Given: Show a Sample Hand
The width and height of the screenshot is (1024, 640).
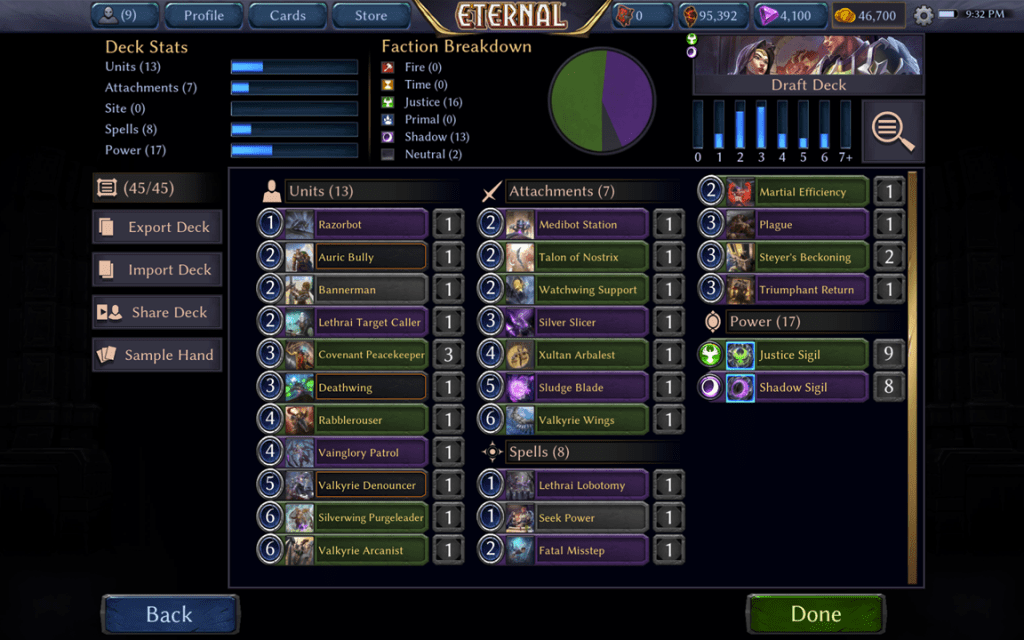Looking at the screenshot, I should [157, 355].
